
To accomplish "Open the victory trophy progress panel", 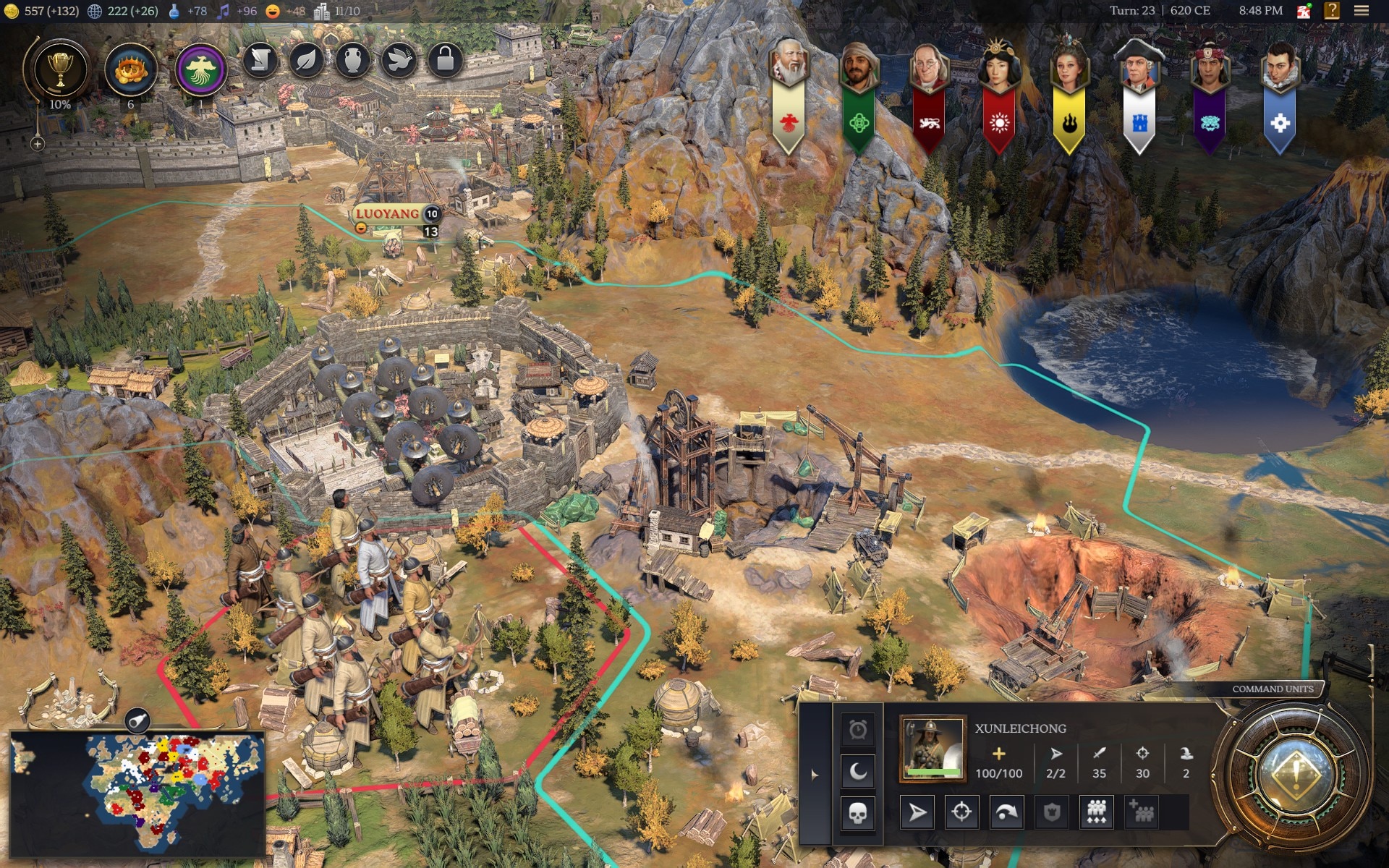I will click(x=59, y=70).
